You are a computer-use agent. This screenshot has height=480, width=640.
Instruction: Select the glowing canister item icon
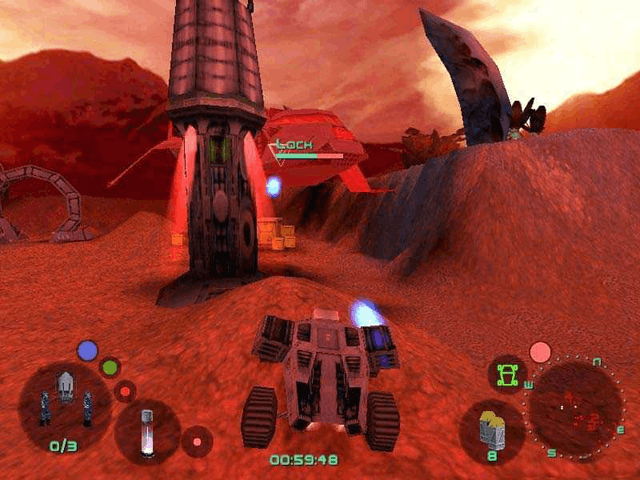[x=147, y=430]
